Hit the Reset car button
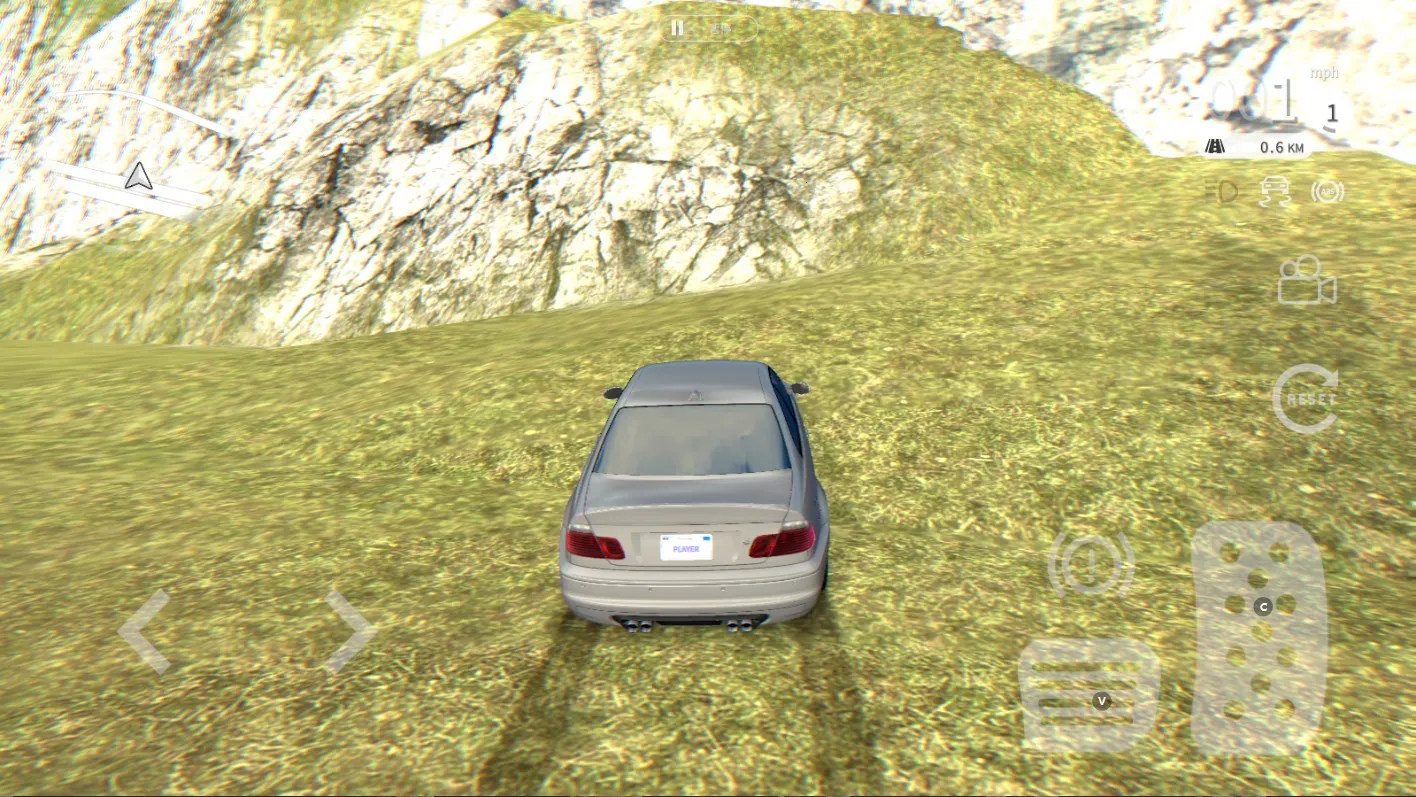 (1307, 398)
